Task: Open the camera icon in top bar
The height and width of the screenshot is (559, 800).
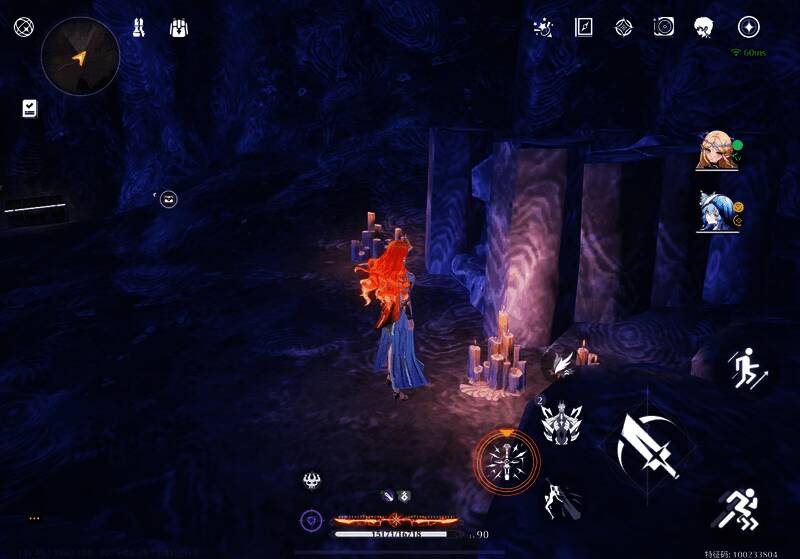Action: [663, 27]
